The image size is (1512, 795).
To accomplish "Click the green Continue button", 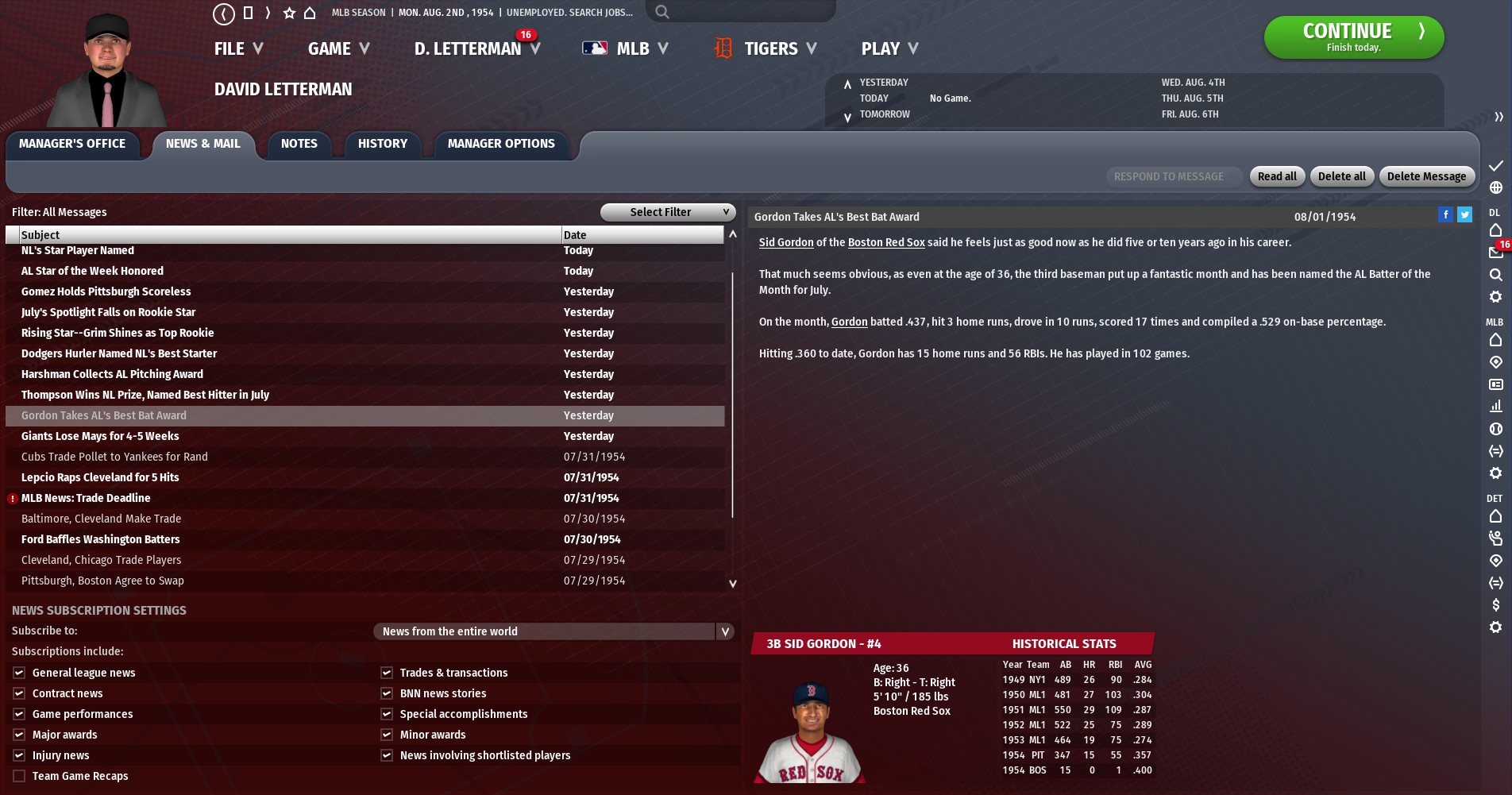I will [x=1353, y=37].
